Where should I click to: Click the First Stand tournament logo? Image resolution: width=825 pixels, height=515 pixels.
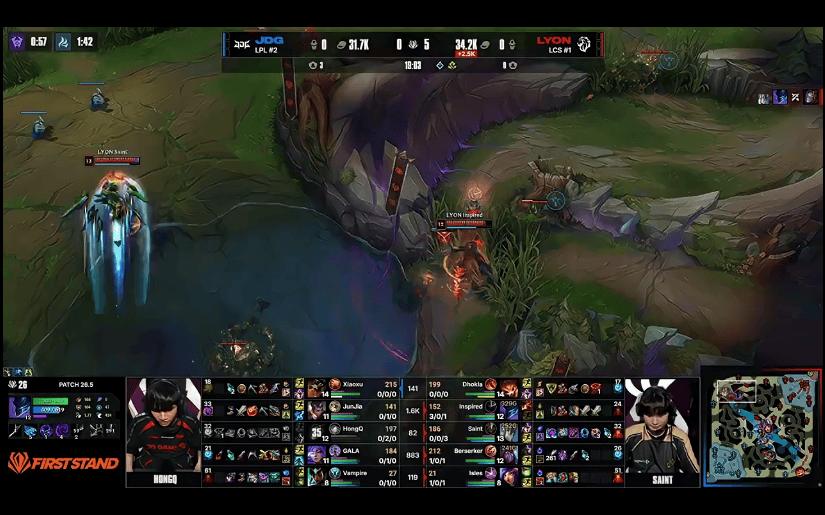point(63,463)
